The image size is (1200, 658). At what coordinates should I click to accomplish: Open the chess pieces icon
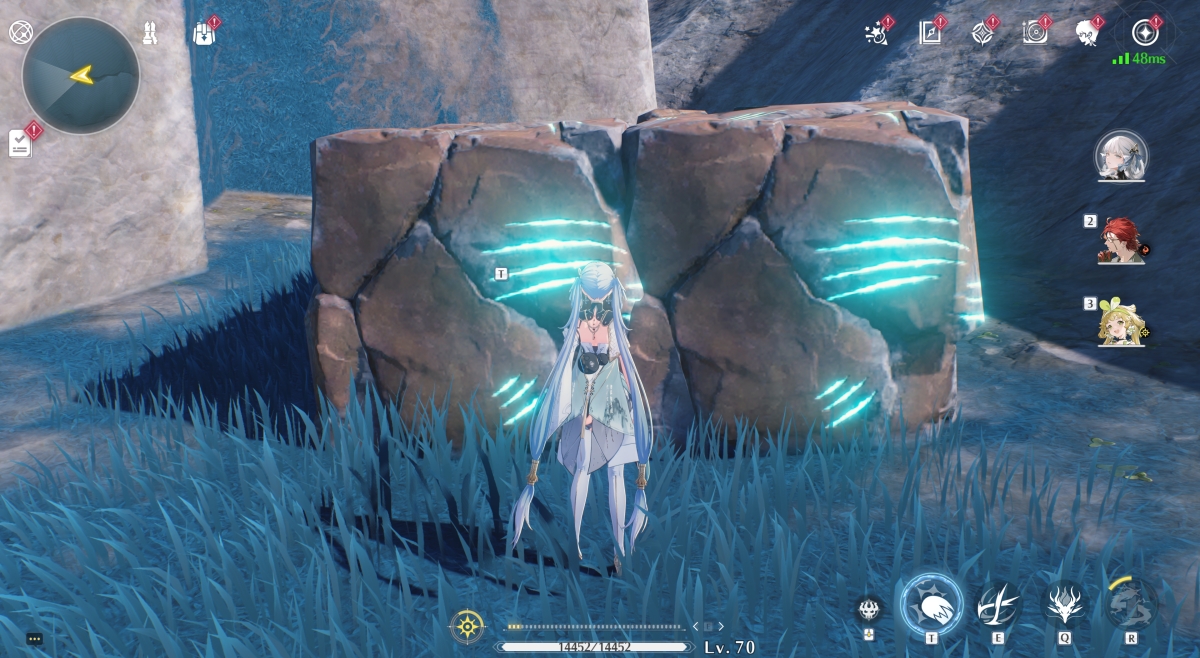coord(151,33)
